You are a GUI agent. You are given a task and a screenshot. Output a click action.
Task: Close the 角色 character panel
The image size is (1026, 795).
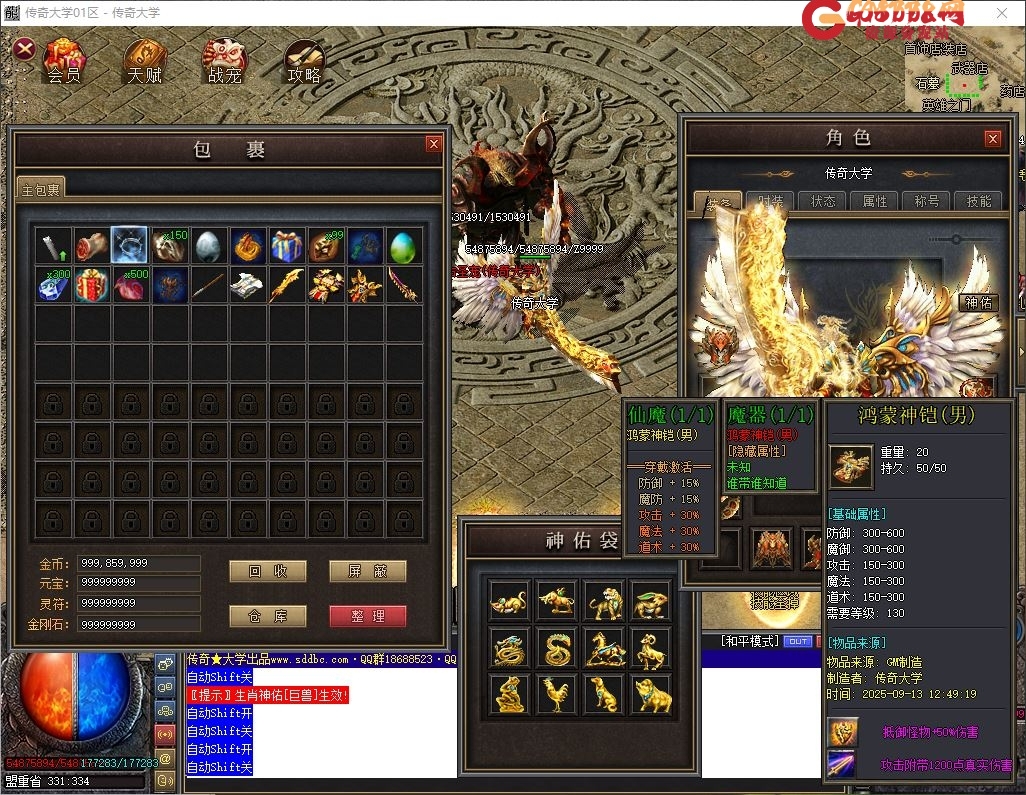tap(992, 139)
